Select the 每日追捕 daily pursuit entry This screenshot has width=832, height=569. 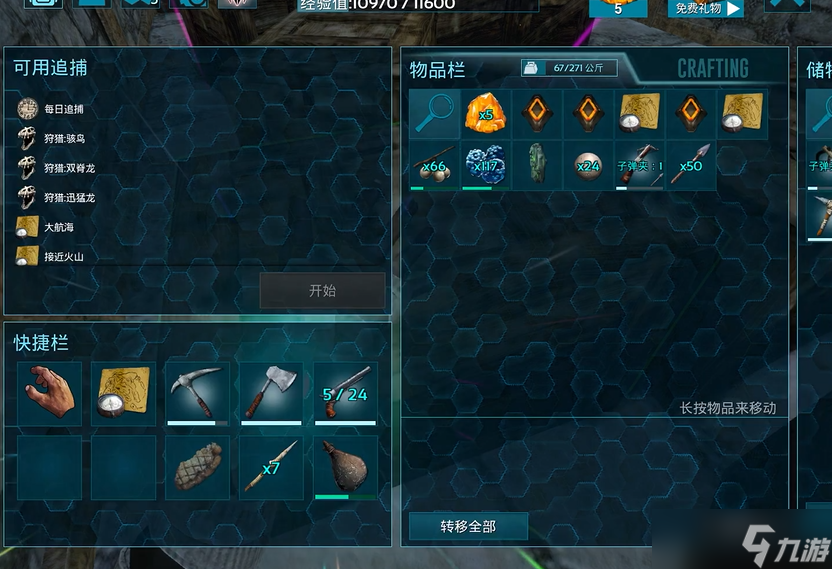64,109
